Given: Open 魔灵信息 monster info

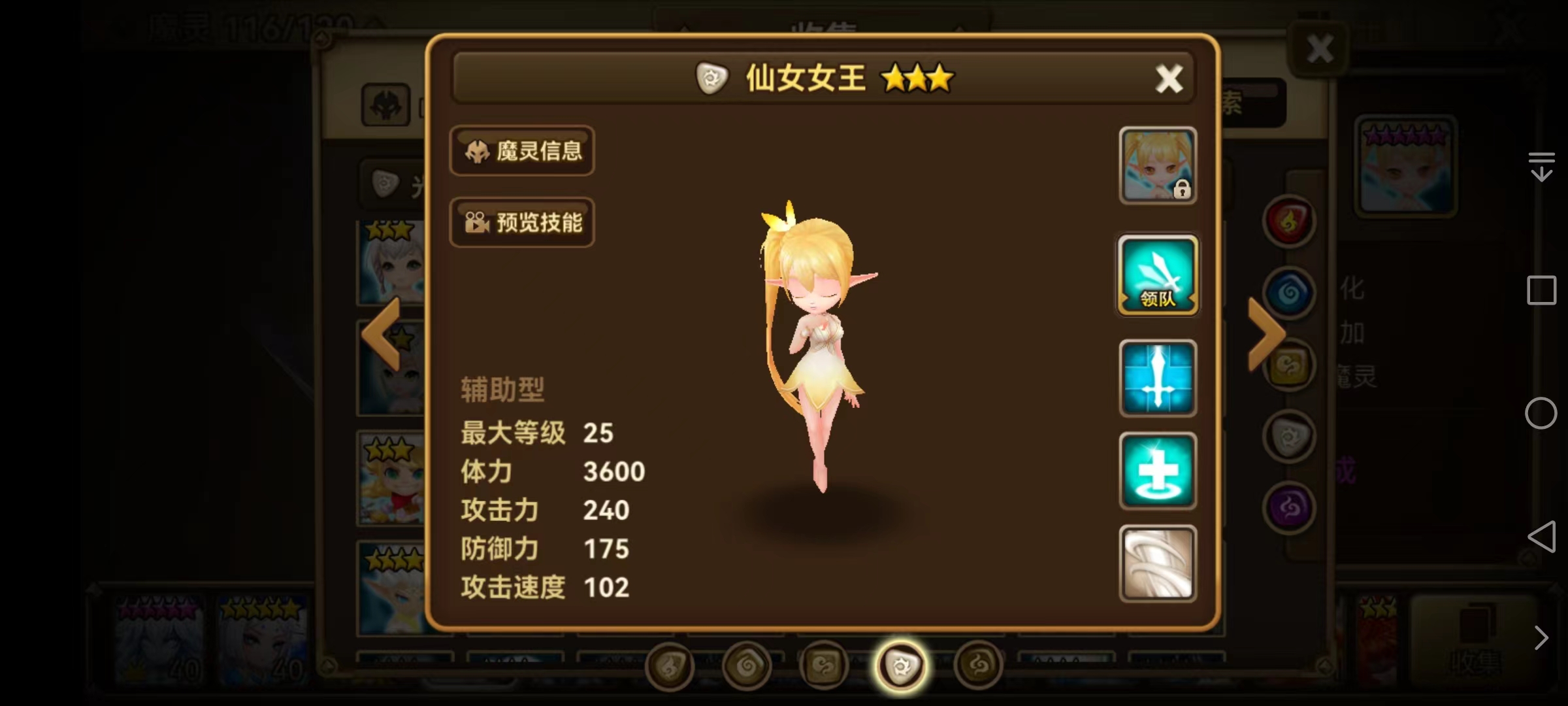Looking at the screenshot, I should coord(522,151).
